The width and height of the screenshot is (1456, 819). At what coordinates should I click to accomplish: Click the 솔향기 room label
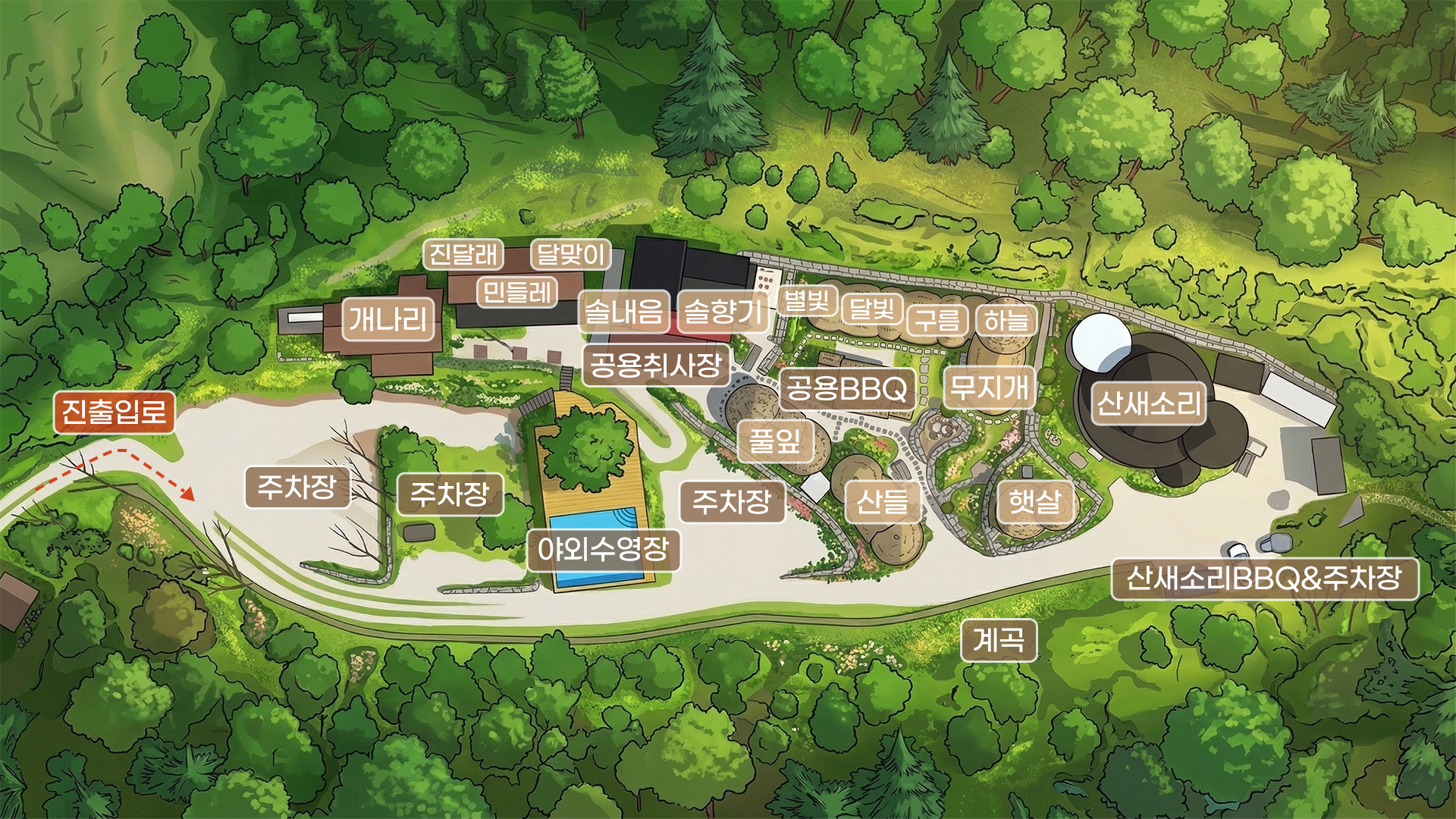(x=723, y=311)
